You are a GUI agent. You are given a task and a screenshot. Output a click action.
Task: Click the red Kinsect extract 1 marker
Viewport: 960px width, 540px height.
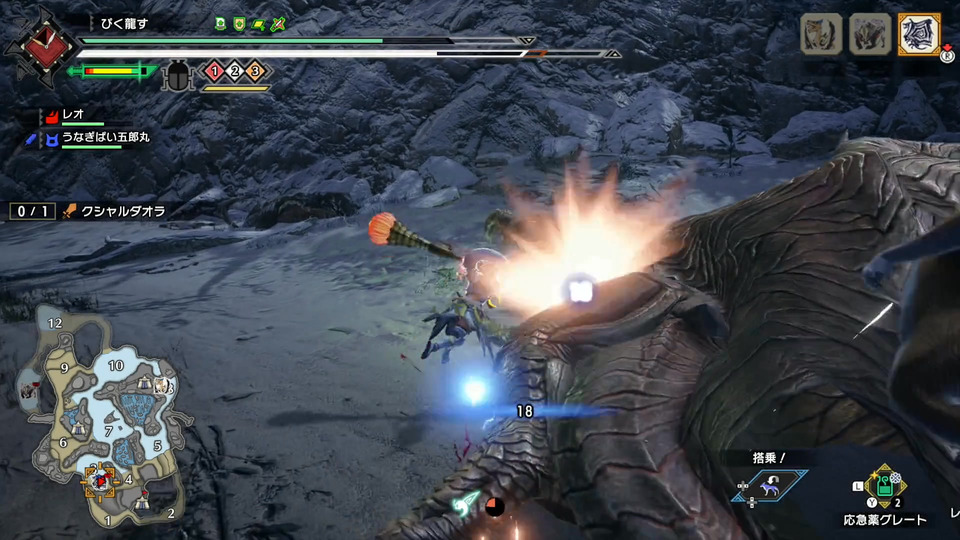(212, 71)
